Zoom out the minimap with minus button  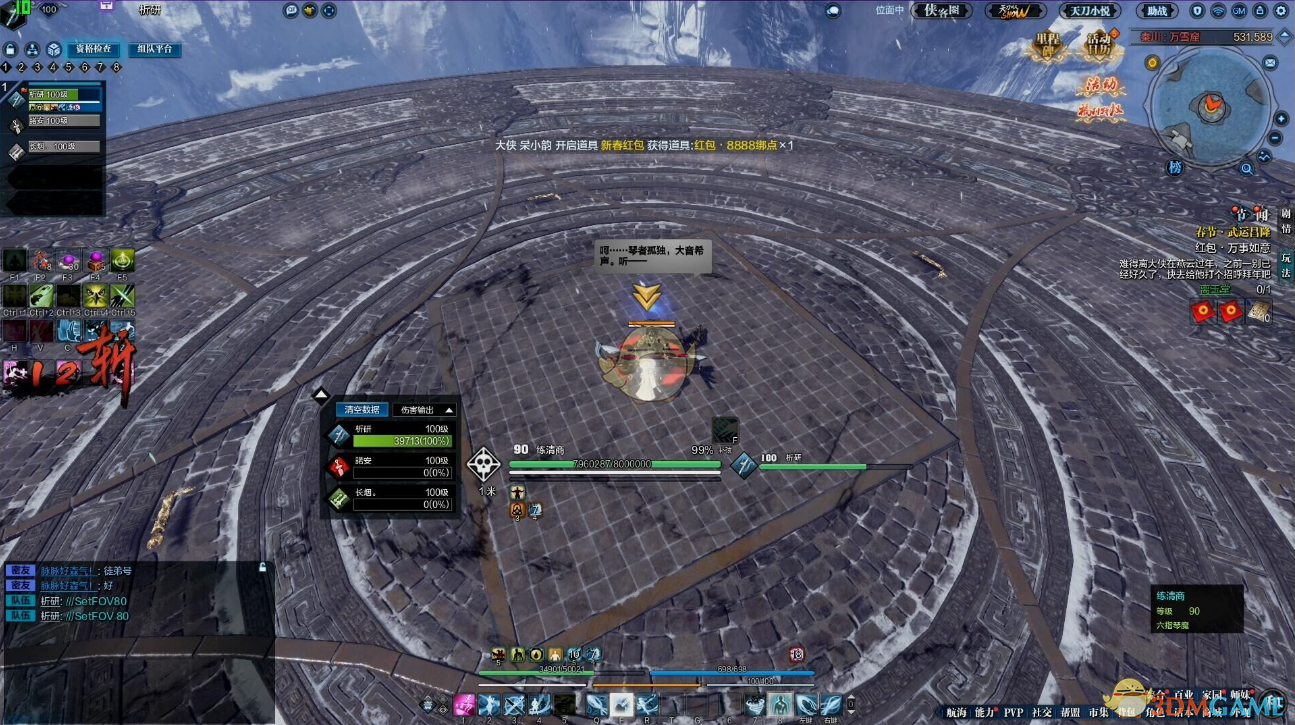(x=1276, y=138)
